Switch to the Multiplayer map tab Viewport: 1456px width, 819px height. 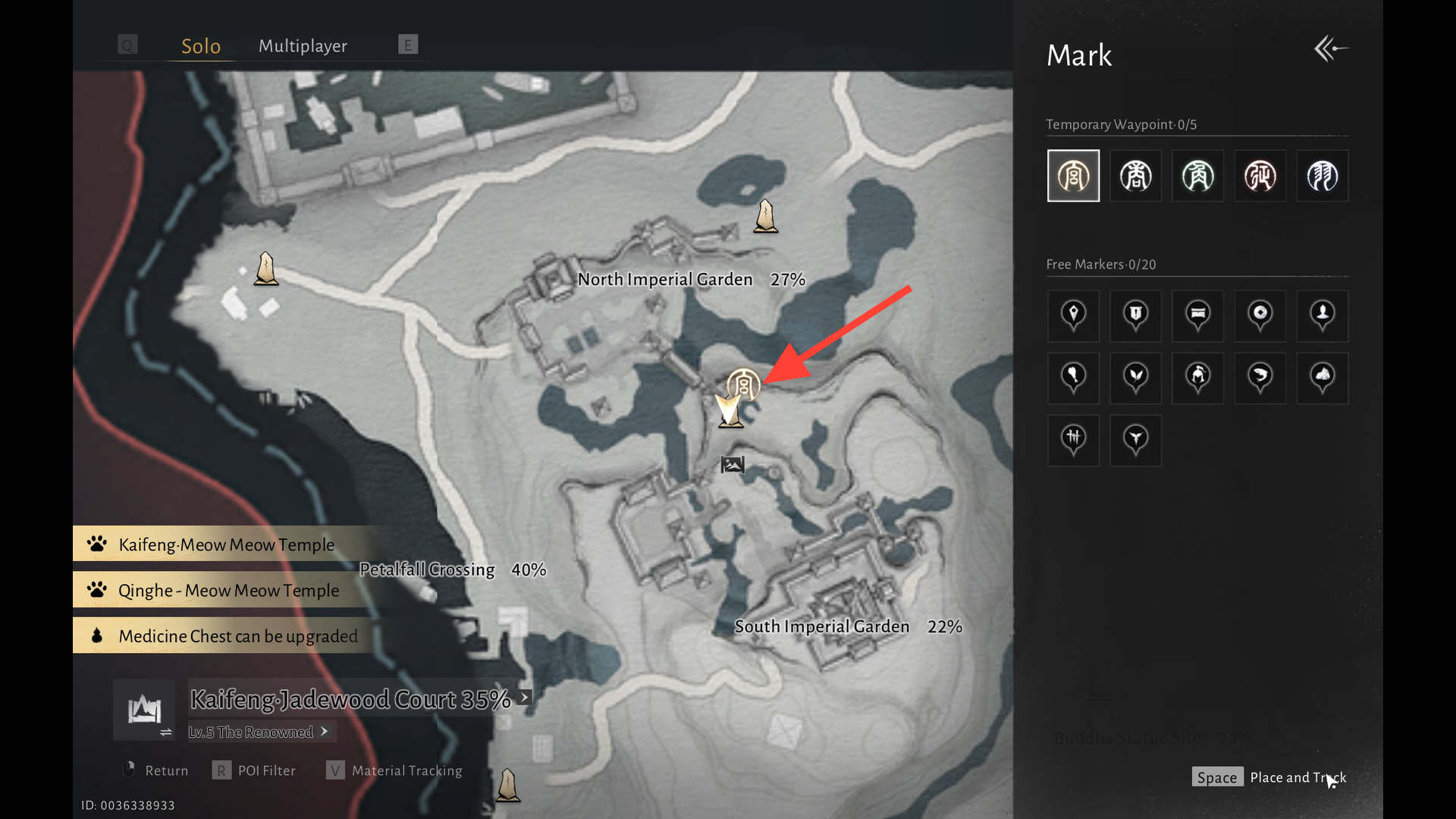303,46
